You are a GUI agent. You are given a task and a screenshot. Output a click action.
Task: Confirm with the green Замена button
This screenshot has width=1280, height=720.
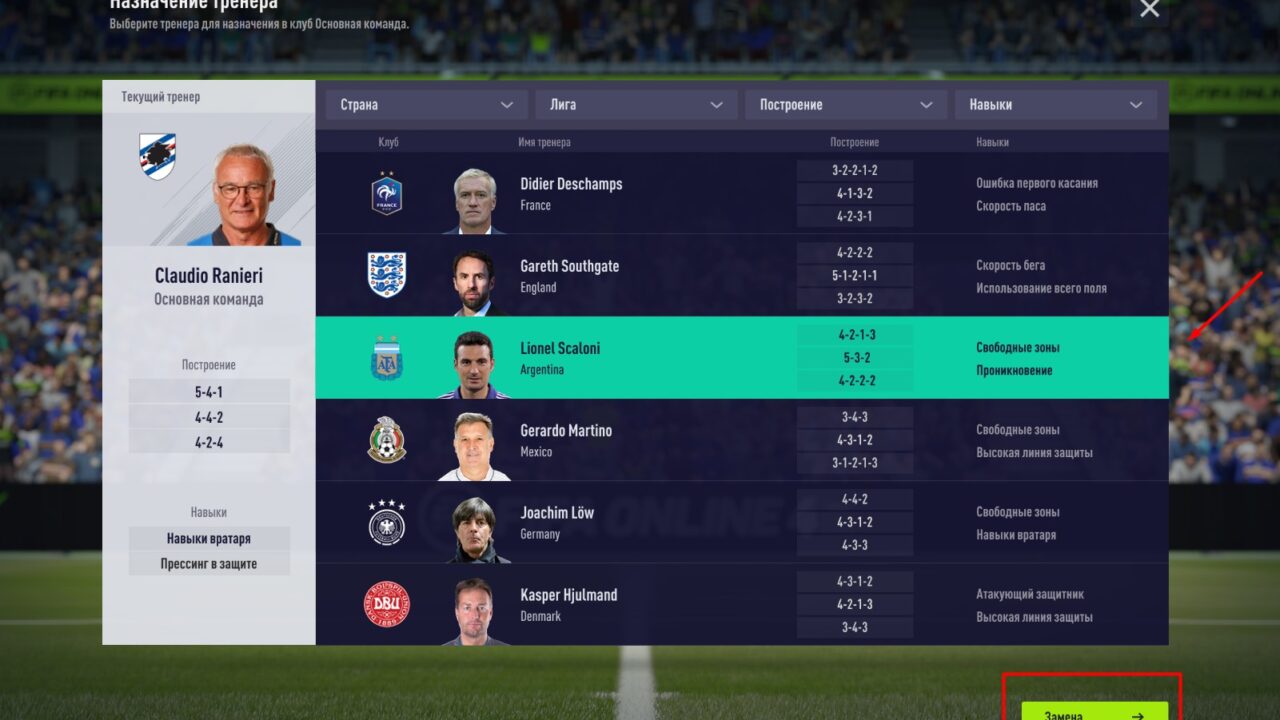pyautogui.click(x=1094, y=712)
